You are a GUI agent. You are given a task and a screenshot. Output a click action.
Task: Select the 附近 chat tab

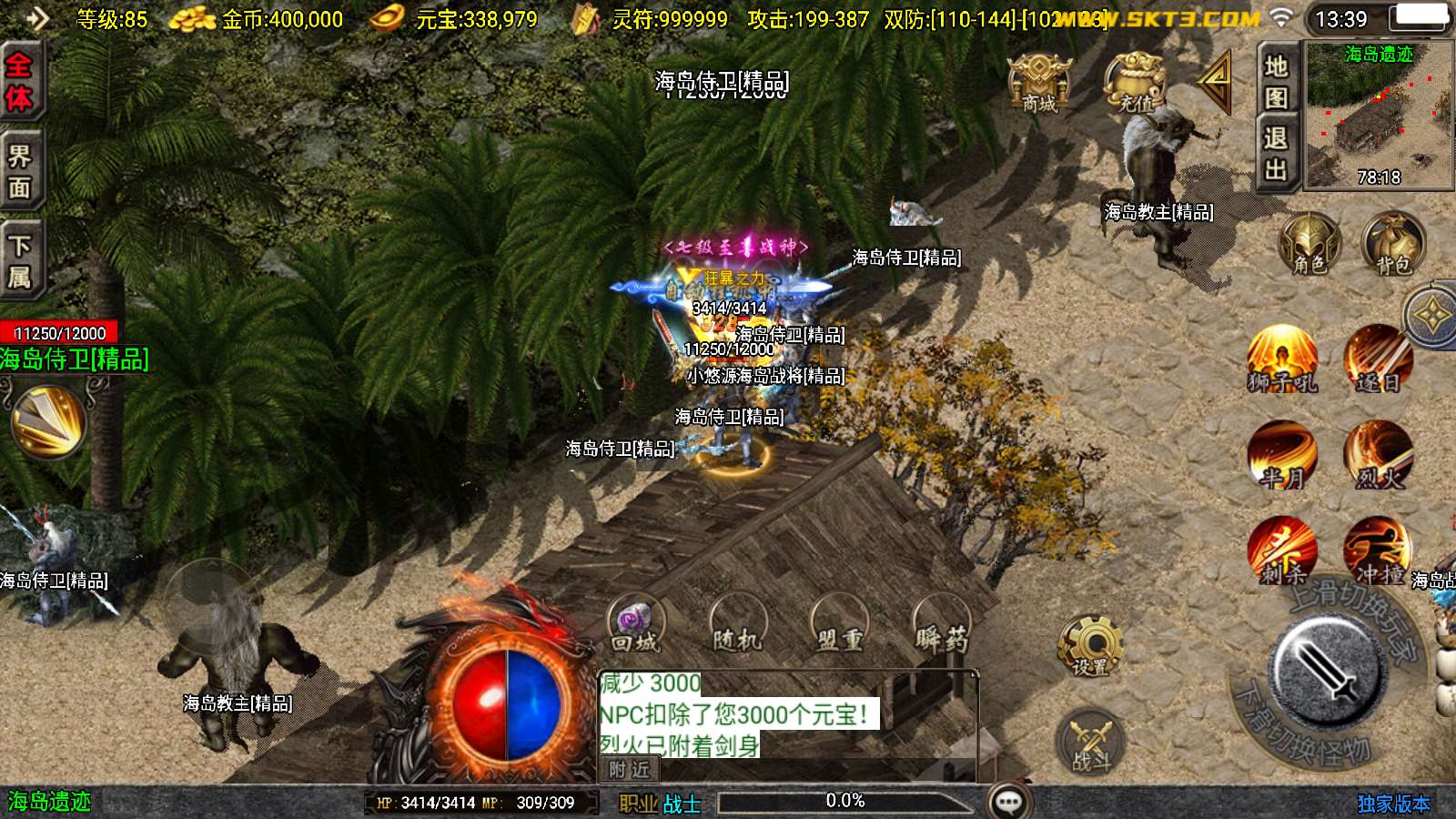[x=630, y=770]
